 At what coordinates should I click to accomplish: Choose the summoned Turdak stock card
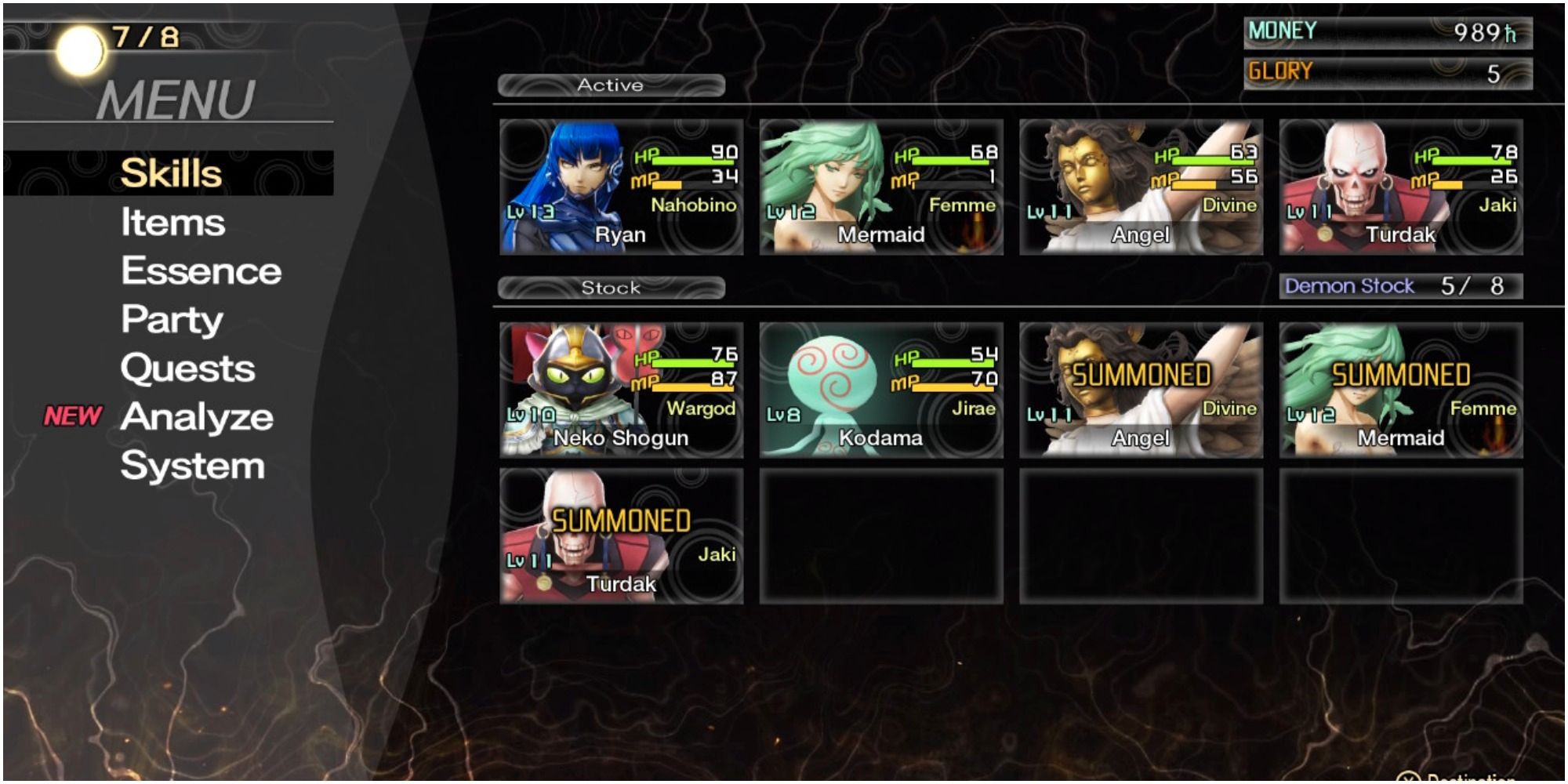(x=621, y=536)
